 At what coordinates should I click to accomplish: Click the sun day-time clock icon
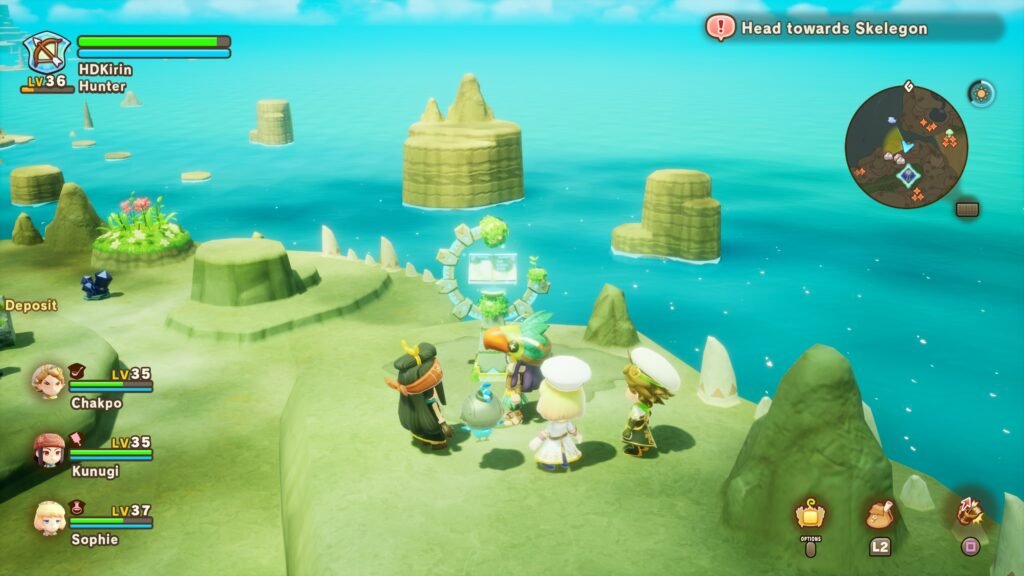coord(981,93)
